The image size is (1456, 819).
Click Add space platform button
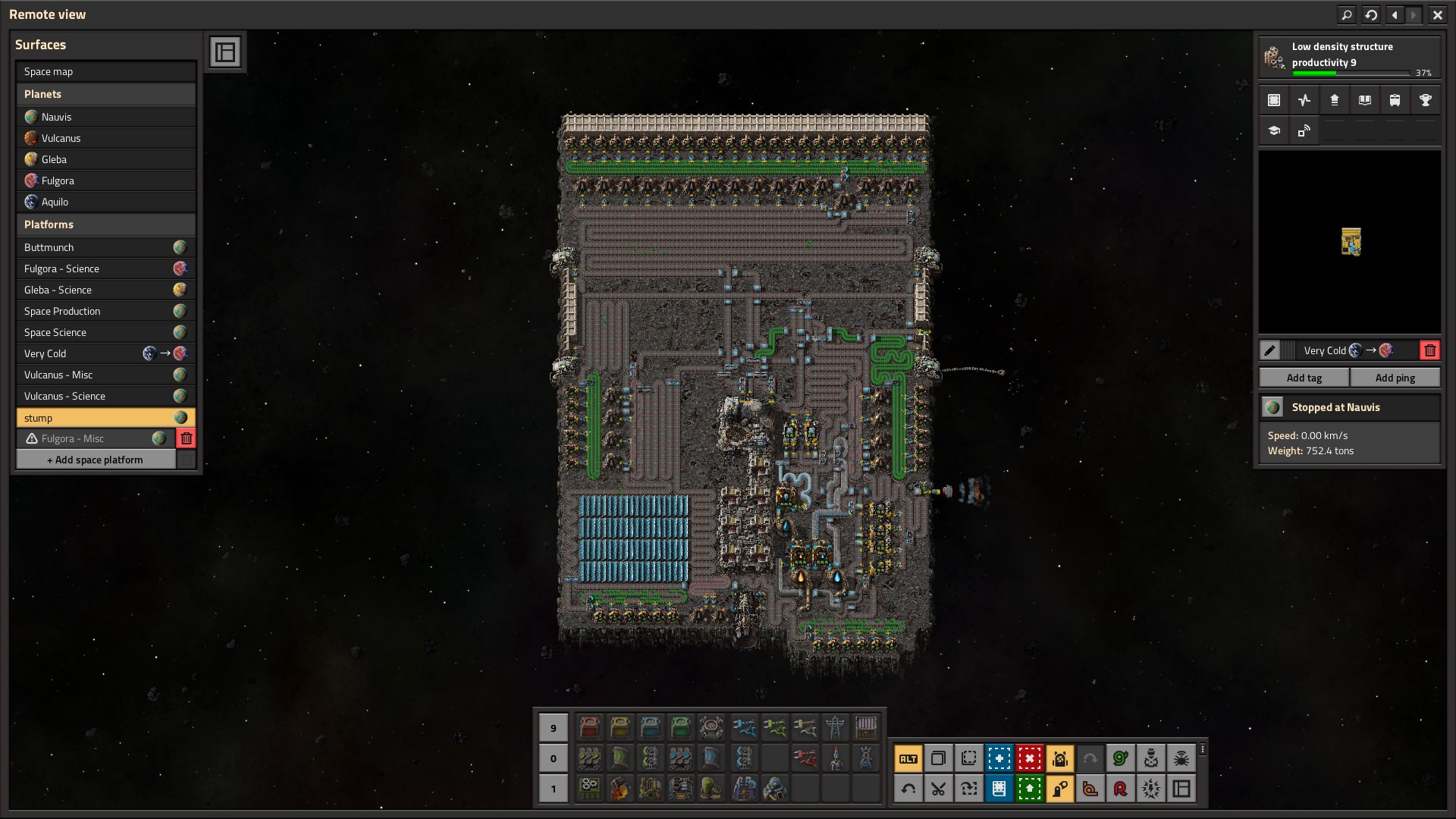coord(96,460)
